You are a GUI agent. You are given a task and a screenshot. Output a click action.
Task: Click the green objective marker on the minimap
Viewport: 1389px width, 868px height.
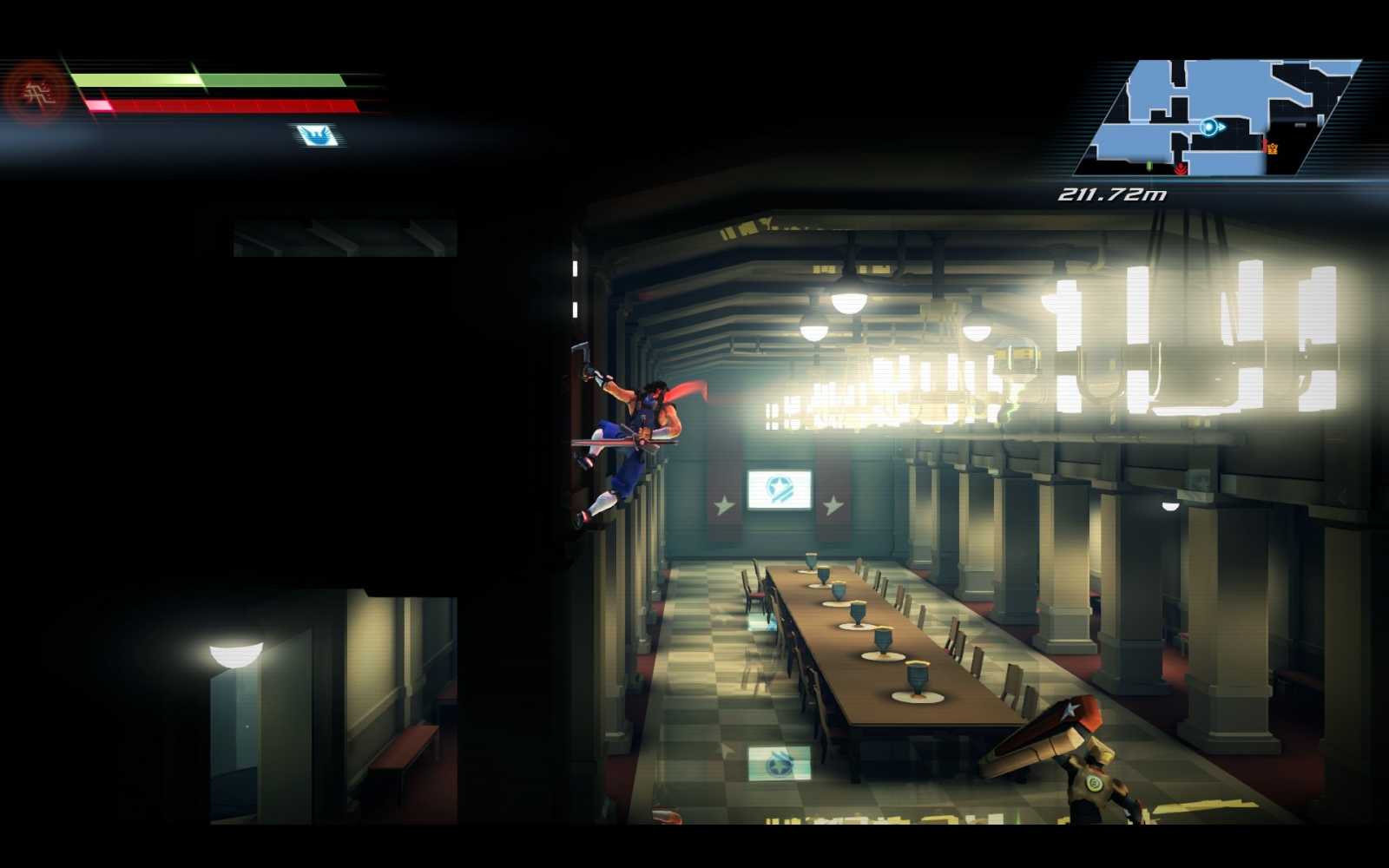click(1149, 166)
